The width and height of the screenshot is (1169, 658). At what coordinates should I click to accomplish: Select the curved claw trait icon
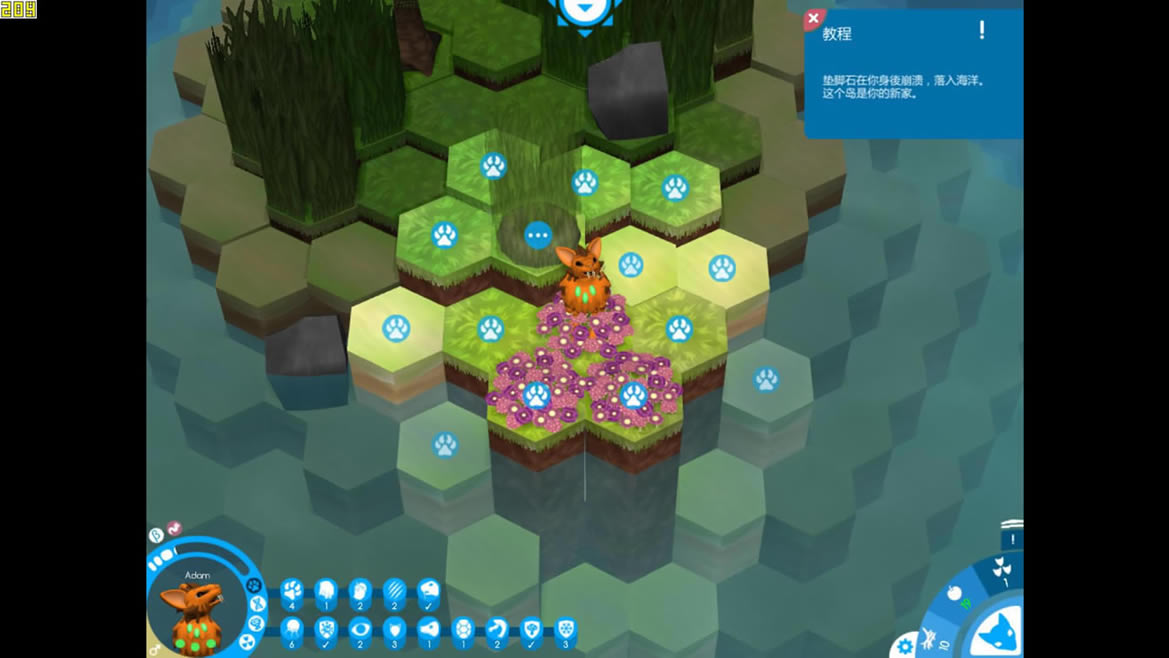[x=497, y=630]
